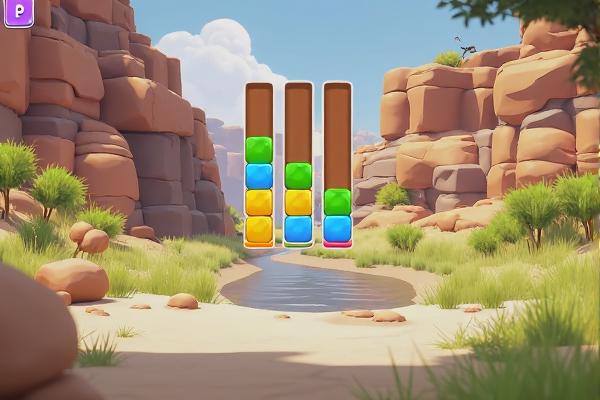The image size is (600, 400).
Task: Select the tube holding three blocks
Action: [x=298, y=165]
